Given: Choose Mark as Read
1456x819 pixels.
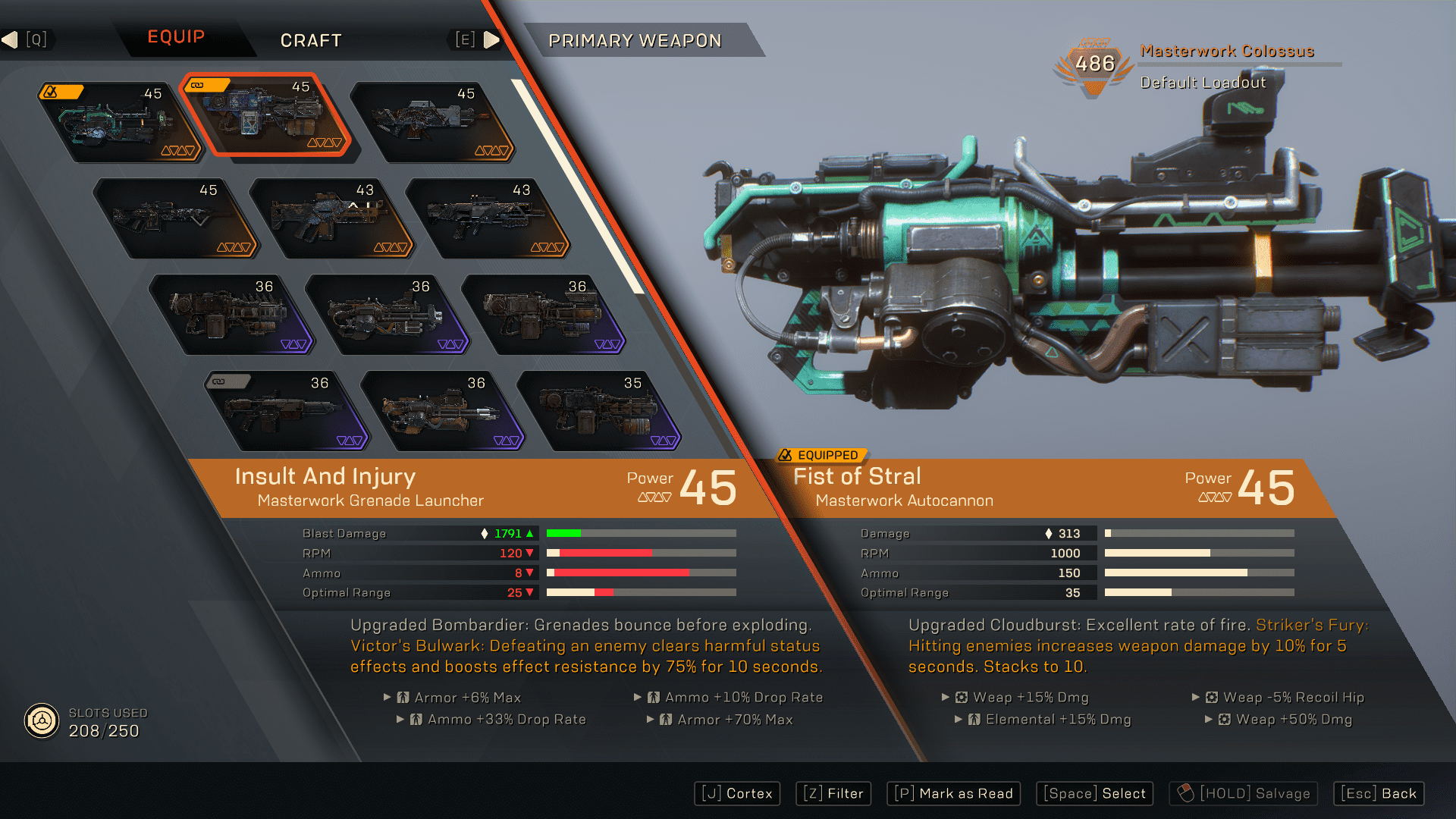Looking at the screenshot, I should pos(953,793).
